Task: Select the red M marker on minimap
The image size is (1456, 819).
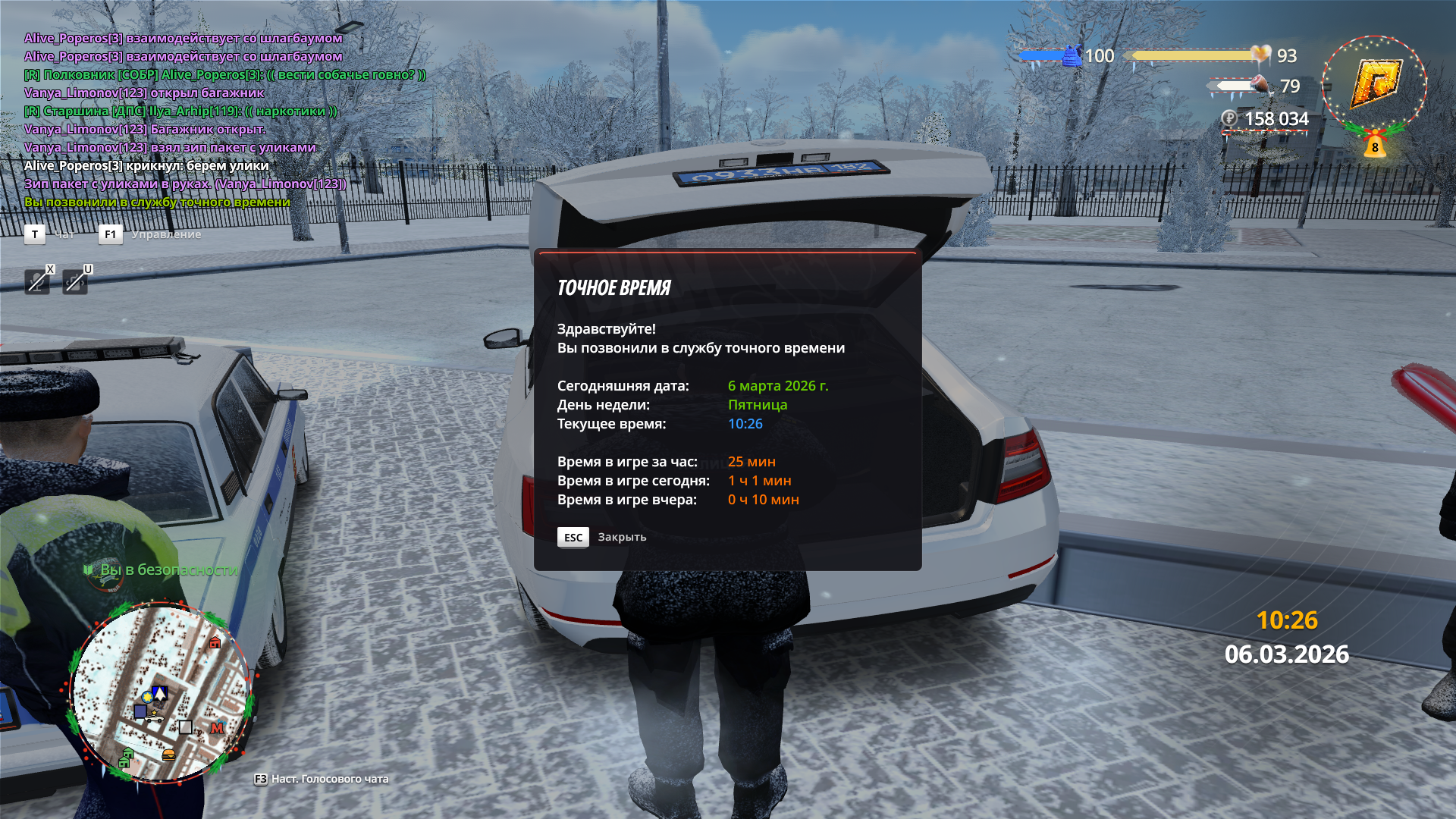Action: click(x=218, y=728)
